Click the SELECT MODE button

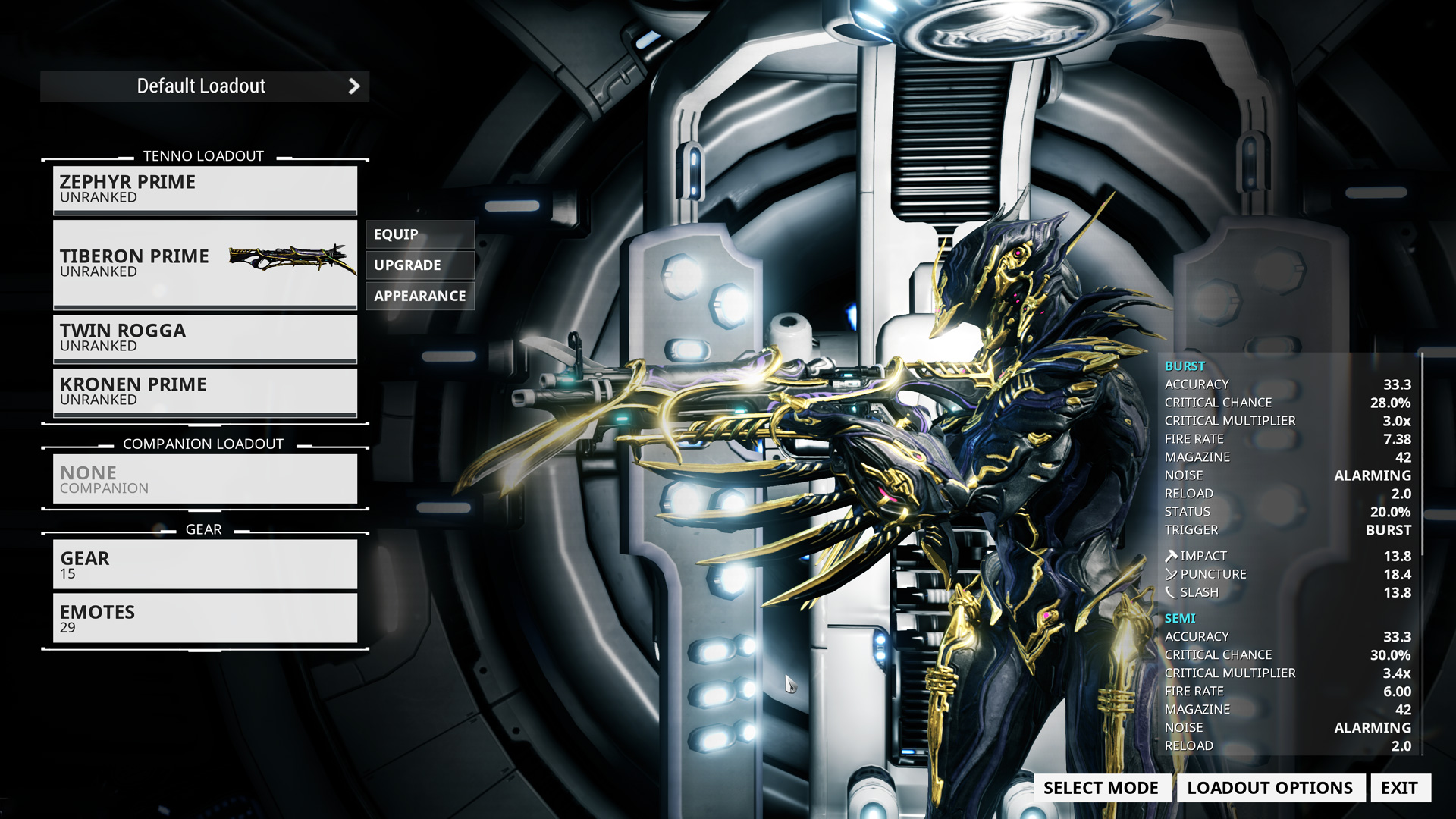[x=1101, y=788]
